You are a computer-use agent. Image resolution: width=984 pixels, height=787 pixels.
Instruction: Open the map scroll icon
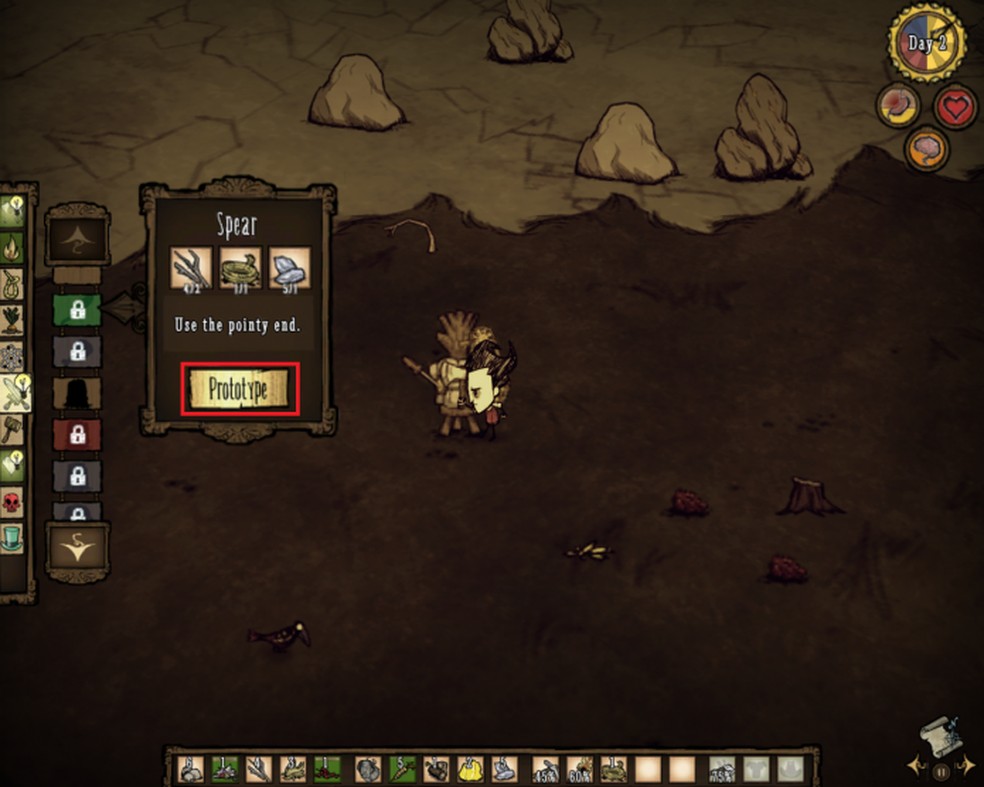click(939, 735)
